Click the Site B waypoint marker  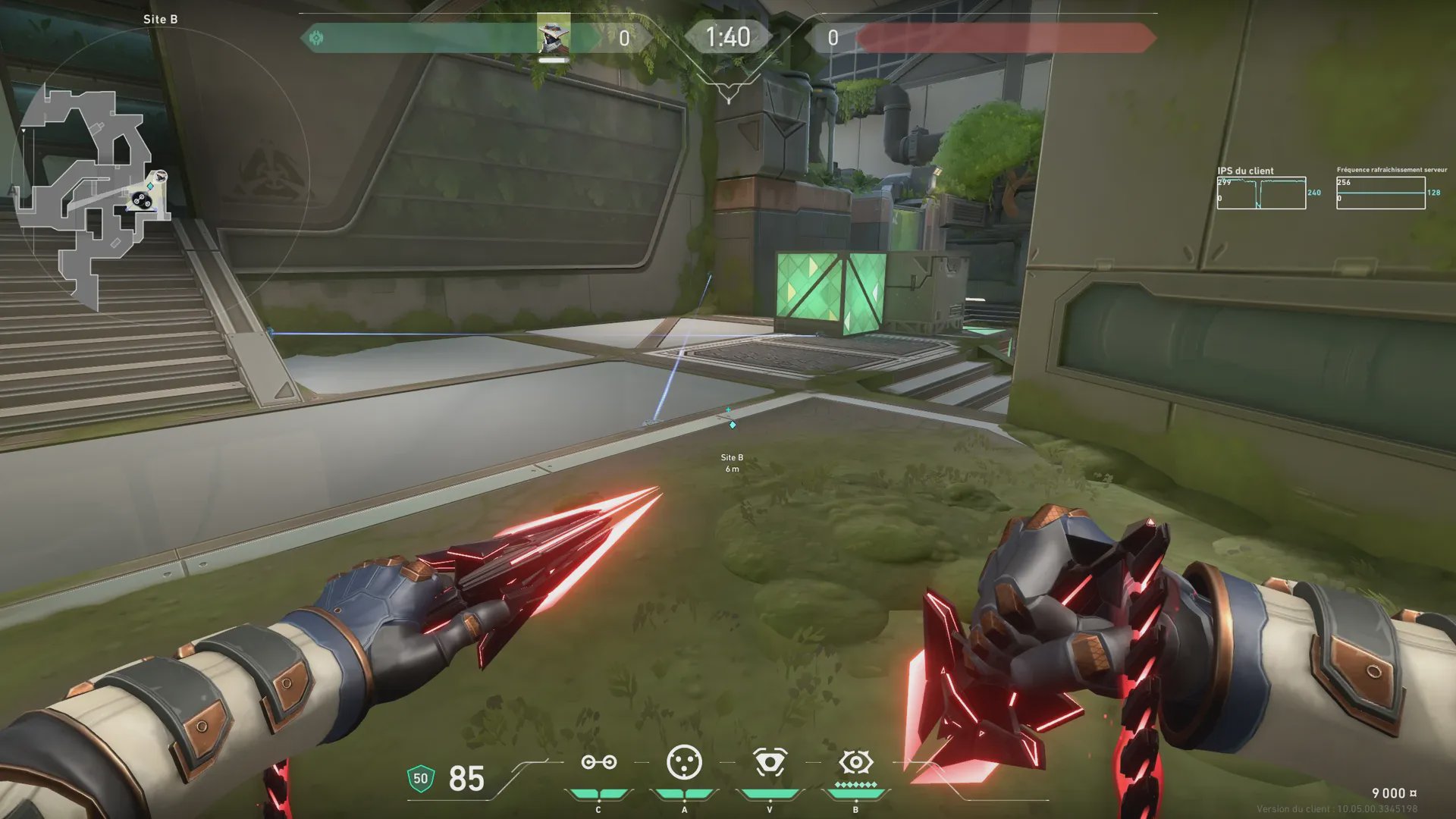tap(732, 425)
